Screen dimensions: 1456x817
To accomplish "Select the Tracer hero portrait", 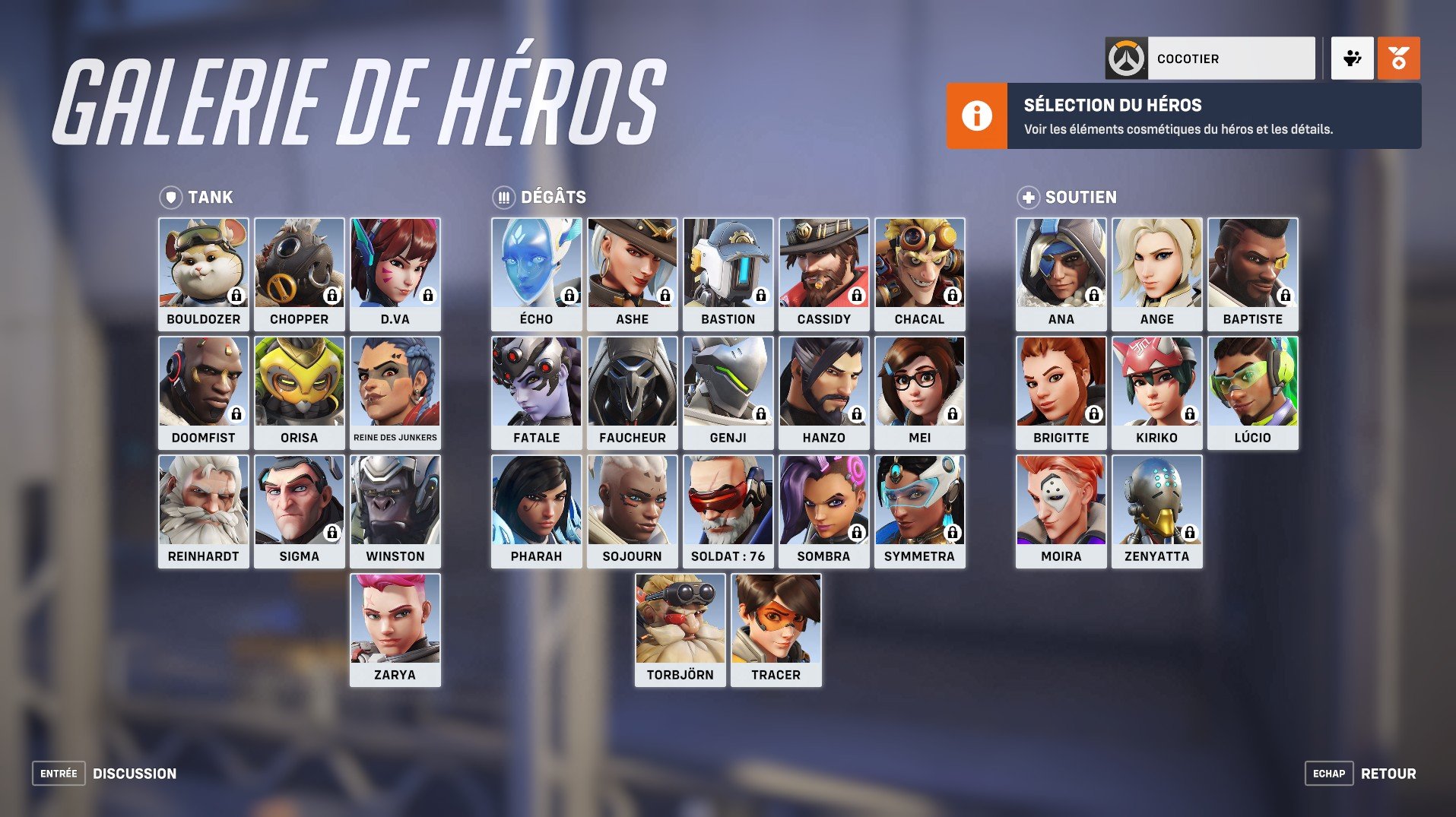I will [776, 623].
